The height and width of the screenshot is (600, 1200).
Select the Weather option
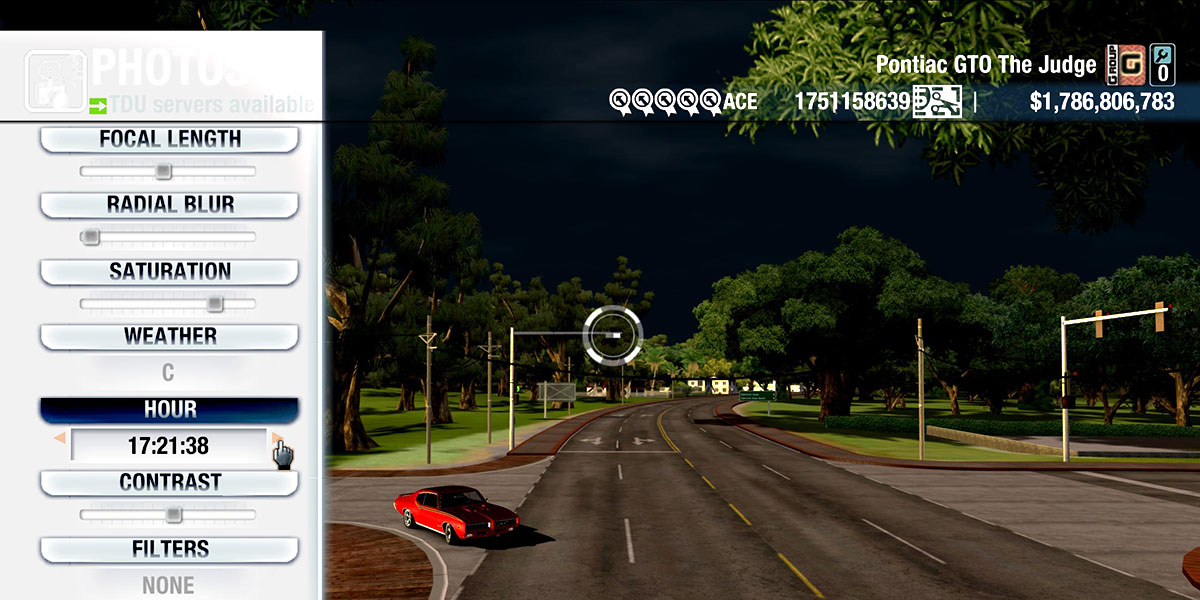point(169,336)
